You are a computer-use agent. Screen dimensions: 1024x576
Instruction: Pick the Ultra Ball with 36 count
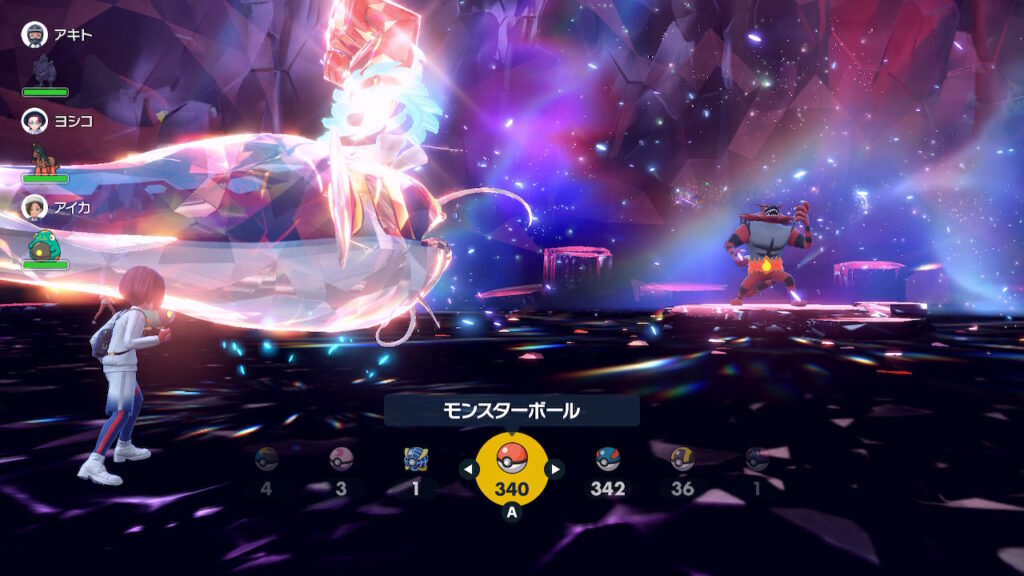[x=682, y=459]
